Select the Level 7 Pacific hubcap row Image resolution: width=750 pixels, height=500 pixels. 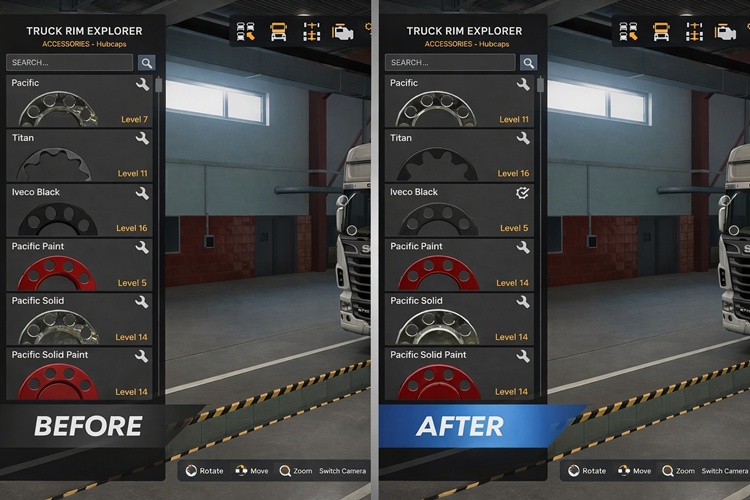(80, 101)
